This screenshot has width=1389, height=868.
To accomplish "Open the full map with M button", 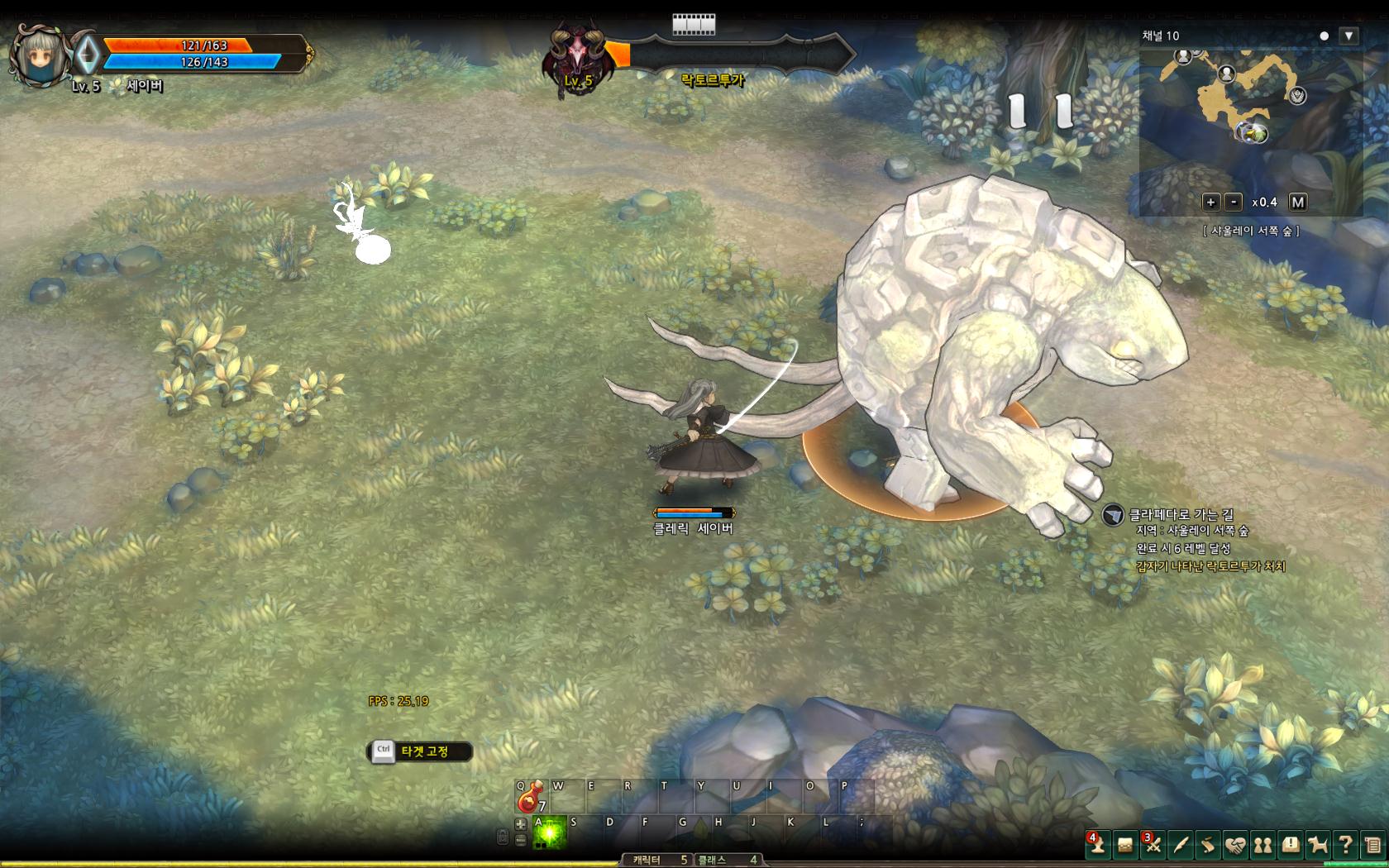I will tap(1297, 202).
